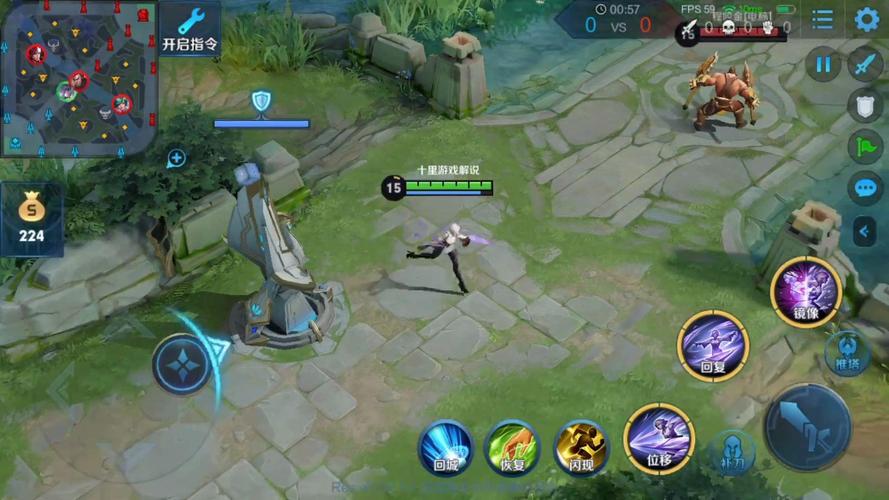889x500 pixels.
Task: Use the 恢复 heal spell
Action: [x=512, y=447]
